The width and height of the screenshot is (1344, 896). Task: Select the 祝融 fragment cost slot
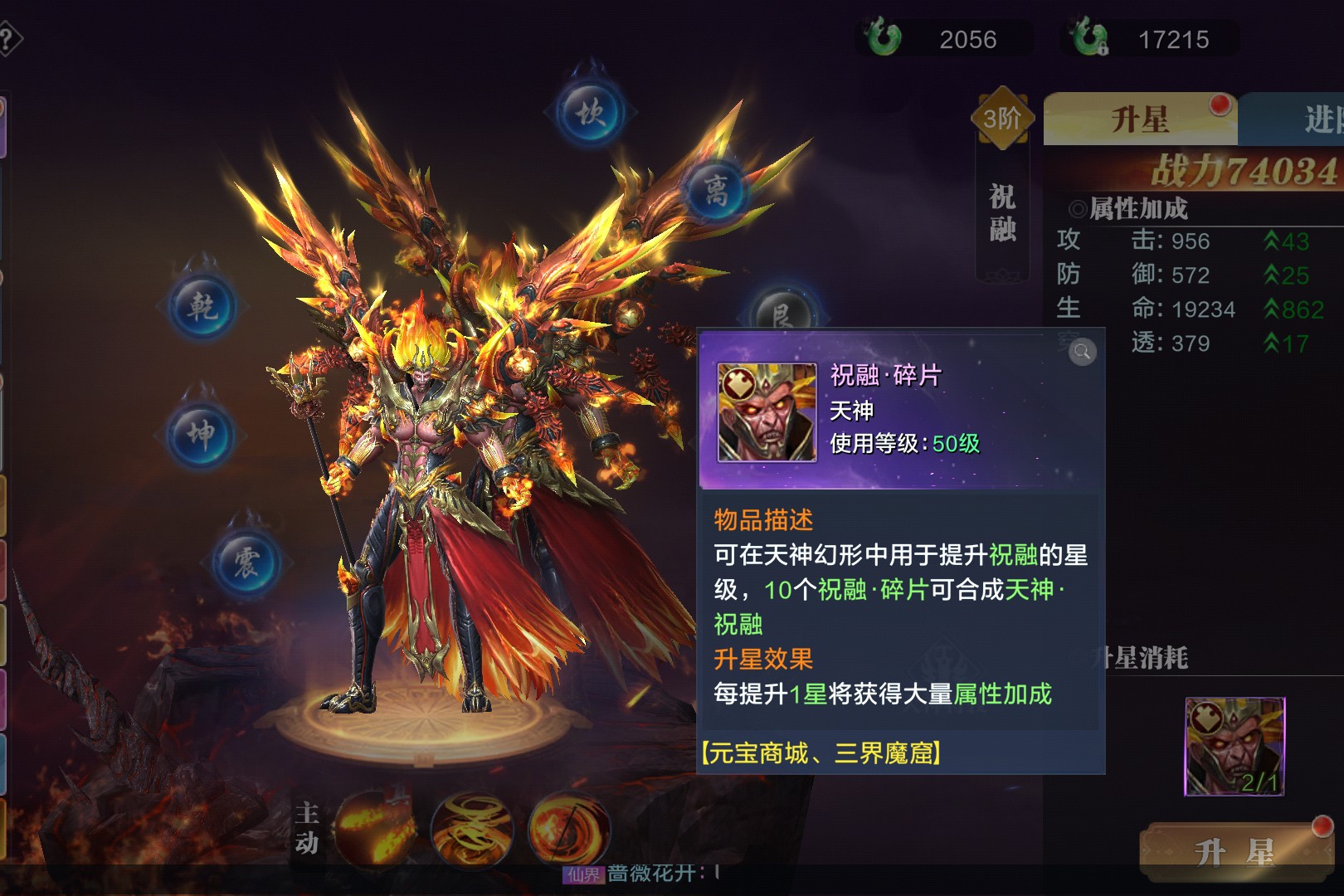pos(1234,747)
